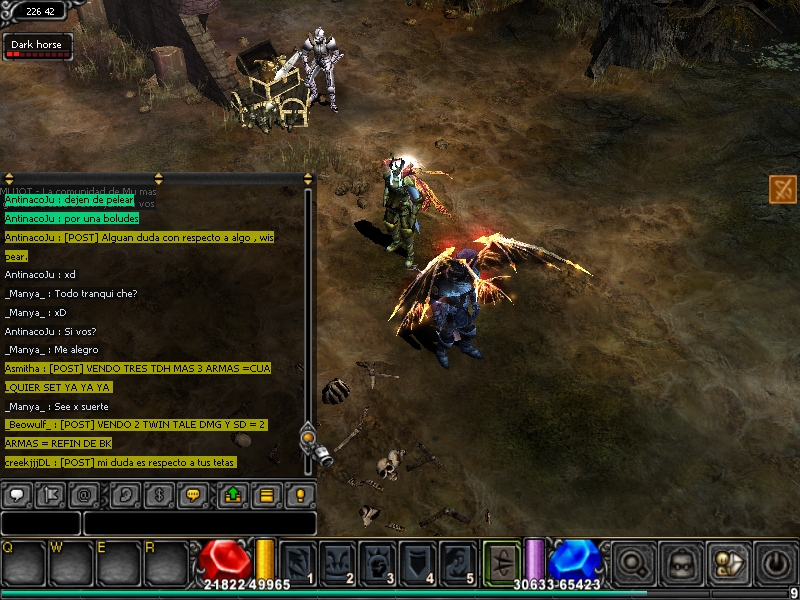Viewport: 800px width, 600px height.
Task: Click the yellow exclamation mark button
Action: tap(300, 494)
